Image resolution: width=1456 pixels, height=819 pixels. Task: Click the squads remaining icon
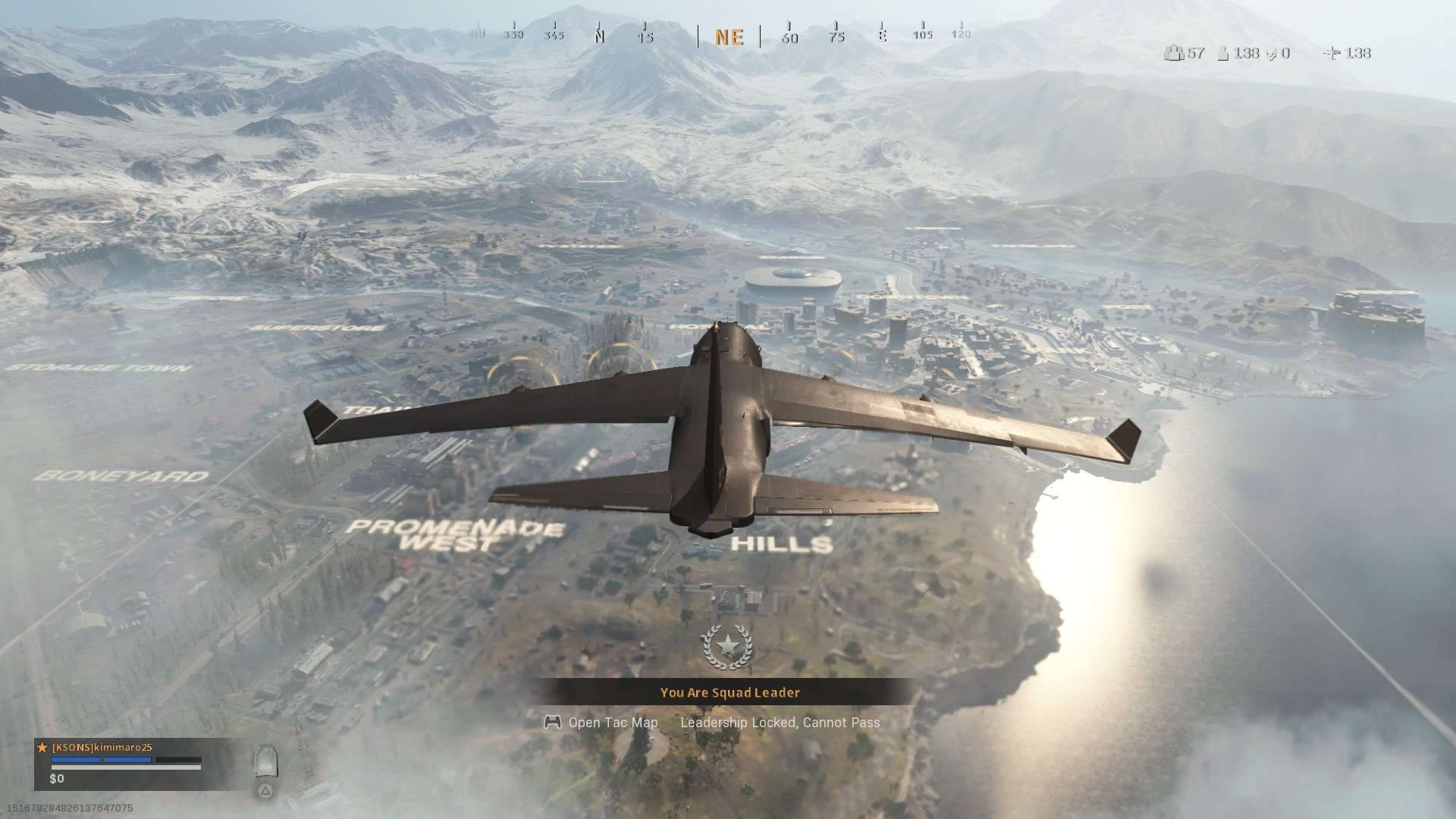pos(1174,53)
